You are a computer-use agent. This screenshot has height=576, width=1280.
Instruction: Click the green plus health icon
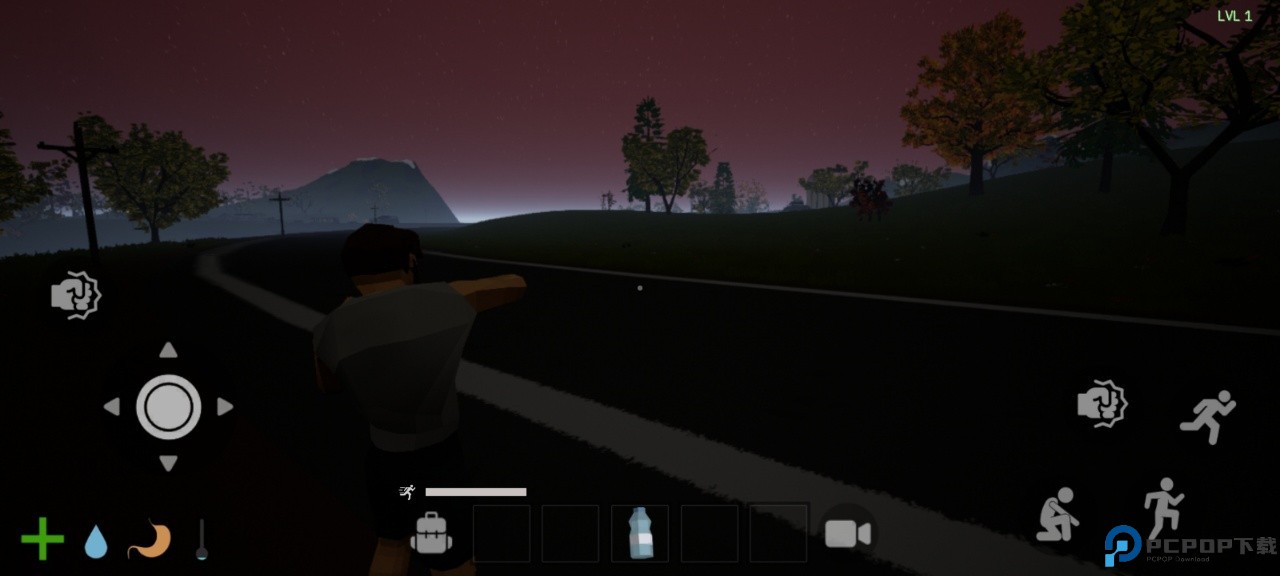point(42,539)
